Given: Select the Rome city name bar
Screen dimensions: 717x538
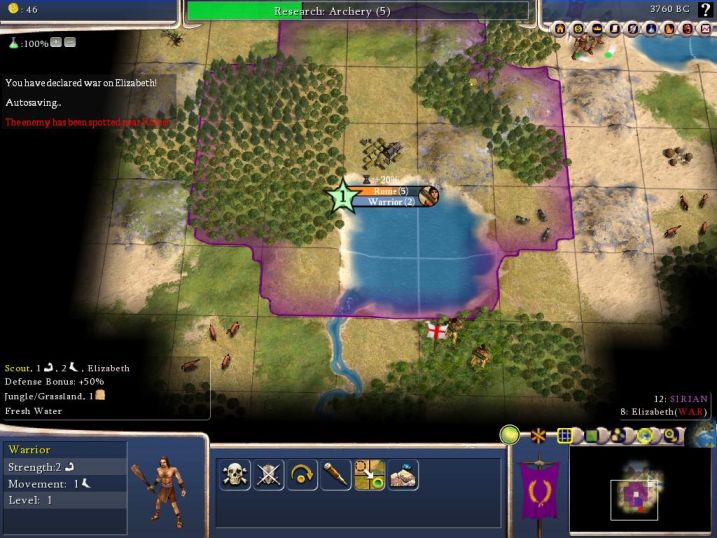Looking at the screenshot, I should click(x=390, y=190).
